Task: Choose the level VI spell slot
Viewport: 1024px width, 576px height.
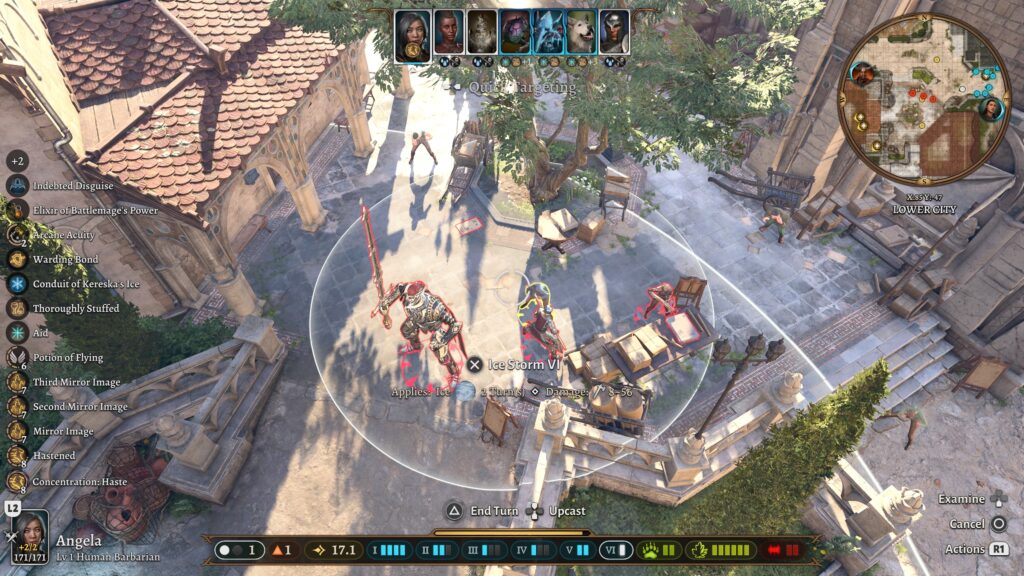Action: [615, 550]
